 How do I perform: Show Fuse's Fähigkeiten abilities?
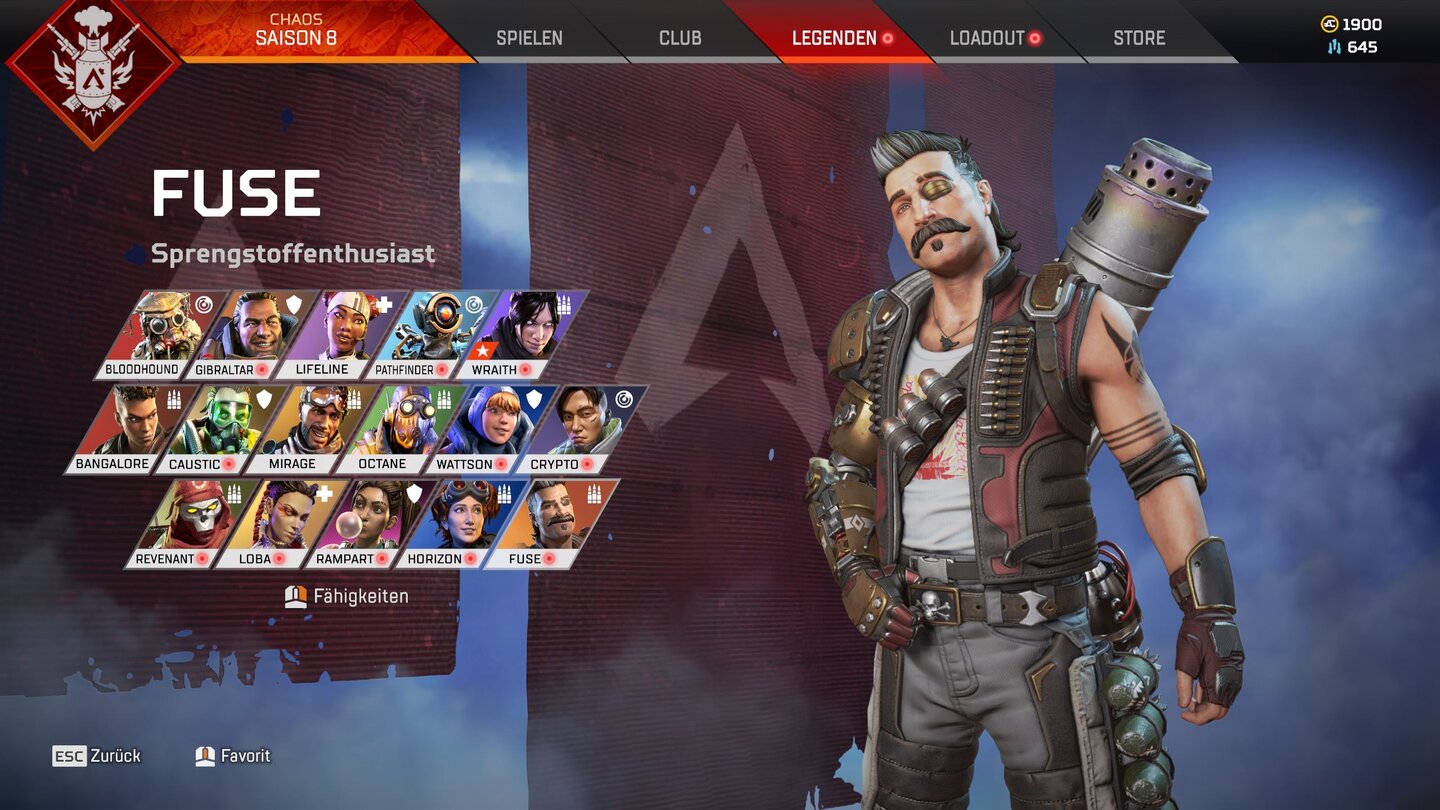[x=347, y=597]
